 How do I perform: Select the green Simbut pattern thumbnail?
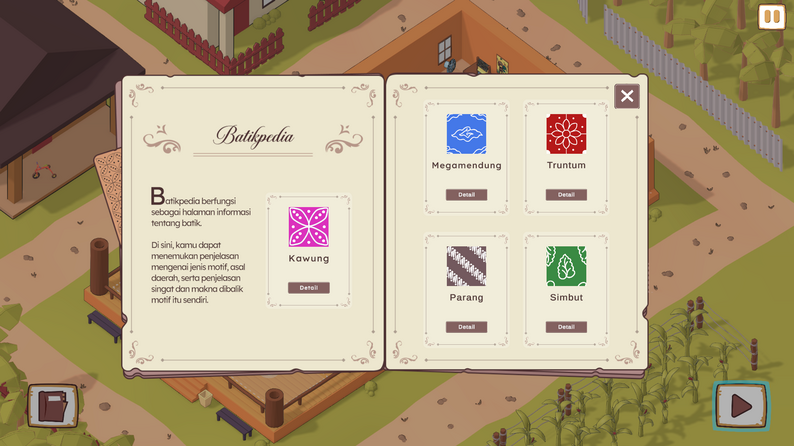click(x=566, y=266)
